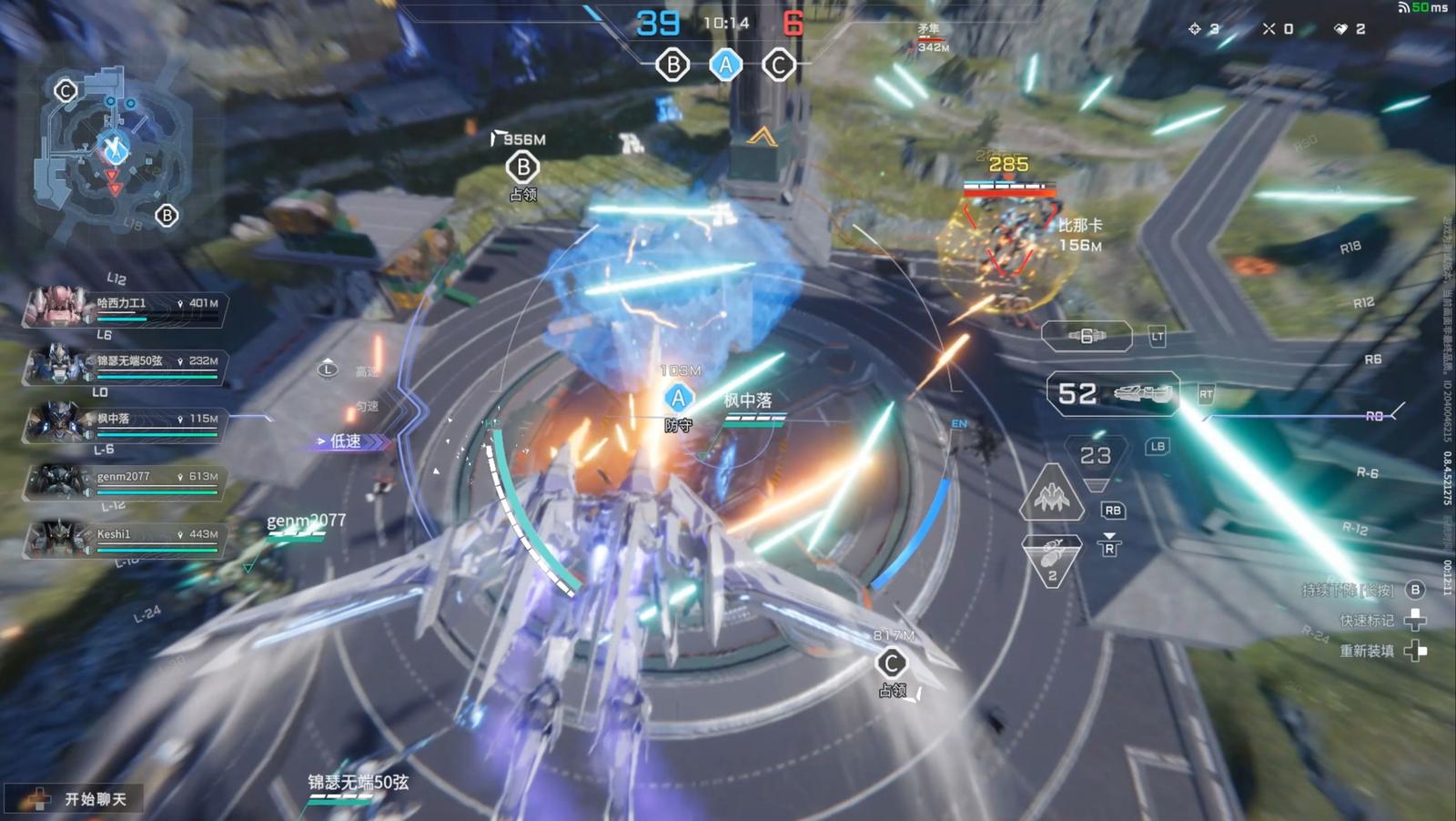Select the main rifle weapon with 52 ammo
The width and height of the screenshot is (1456, 821).
pyautogui.click(x=1113, y=393)
